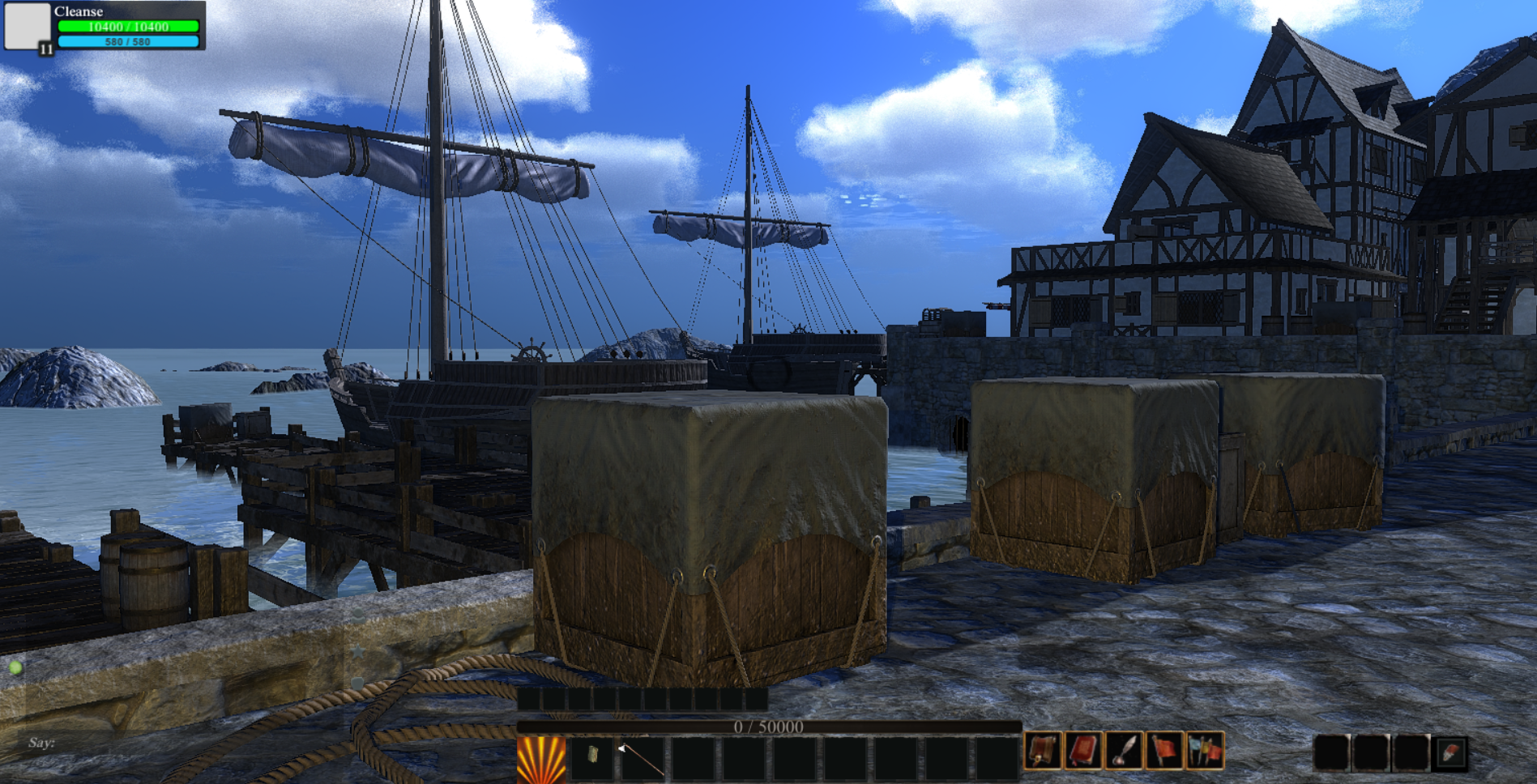Screen dimensions: 1537x784
Task: Select the red item in the bag slot
Action: (x=1450, y=752)
